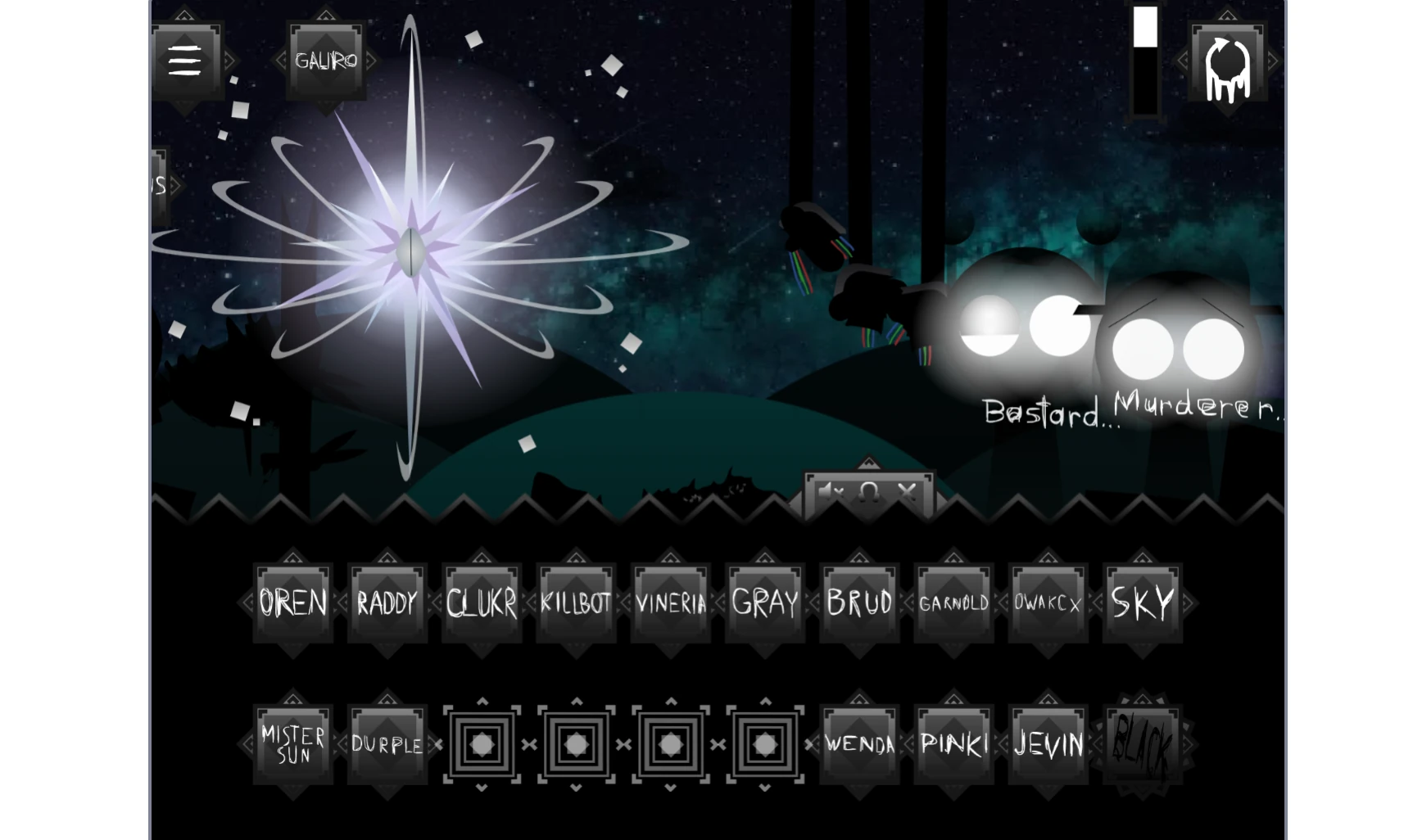
Task: Click an empty diamond sound slot
Action: pyautogui.click(x=482, y=745)
